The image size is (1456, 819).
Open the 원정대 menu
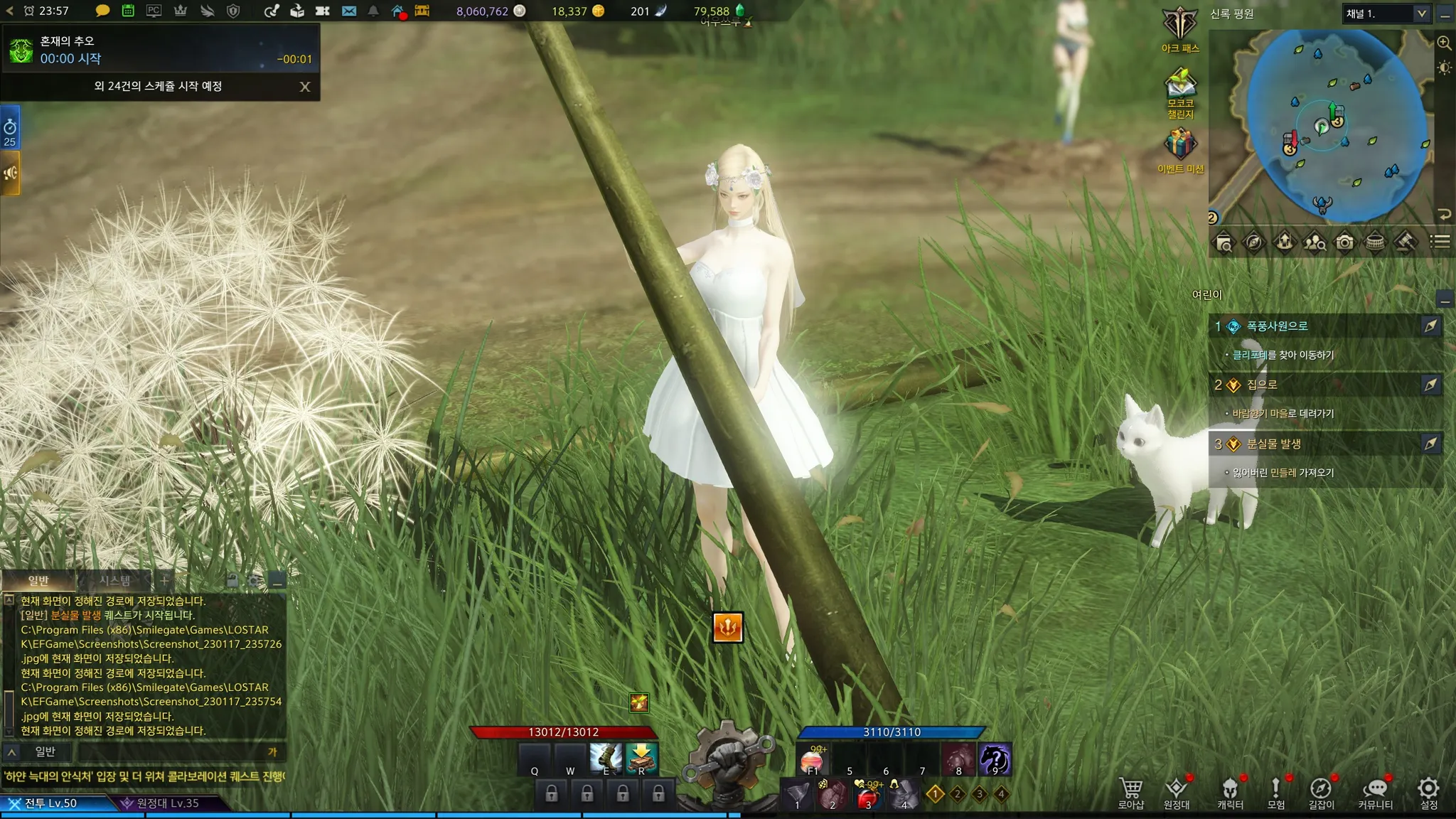[x=1177, y=793]
